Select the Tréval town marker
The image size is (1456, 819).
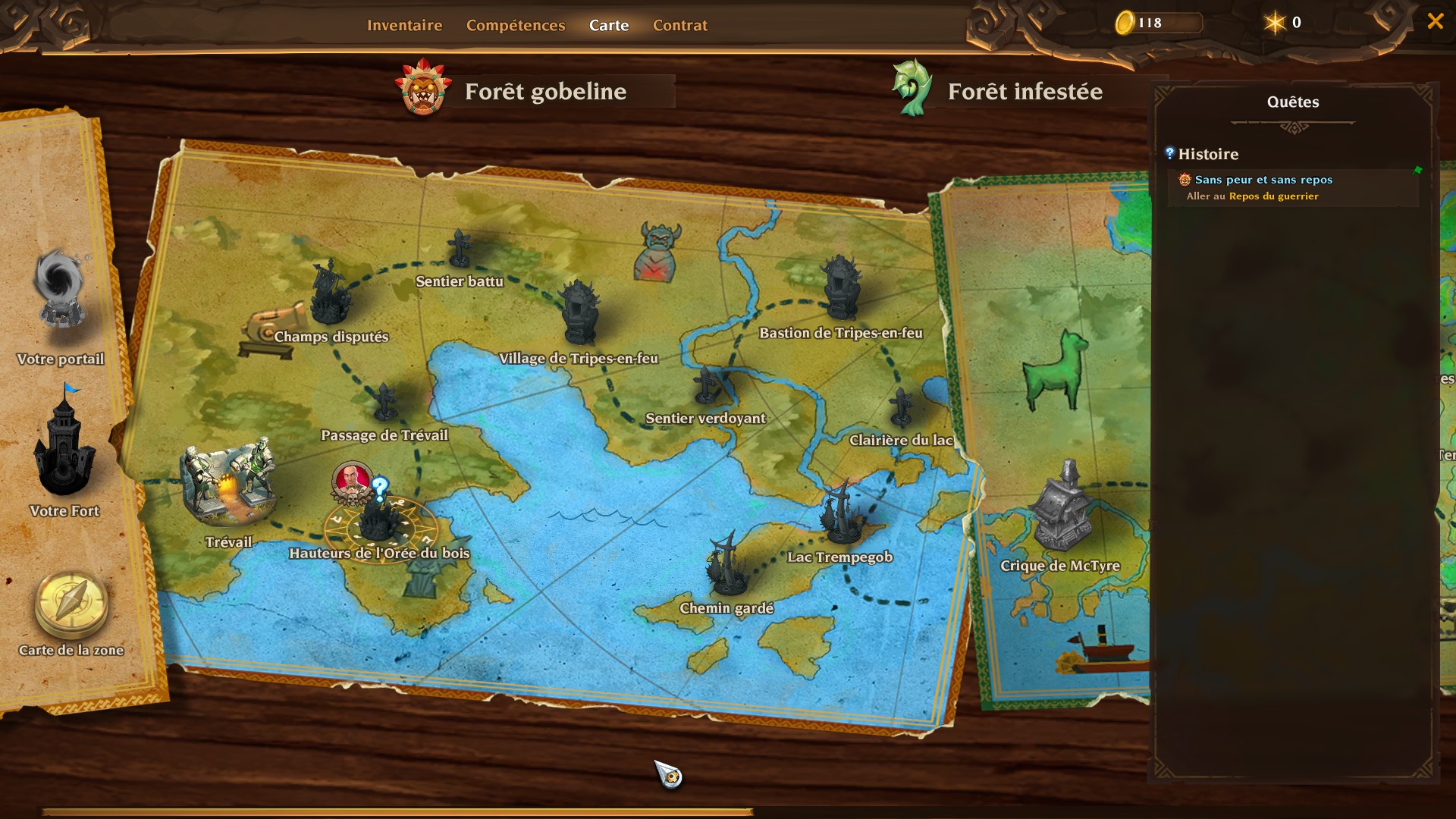[x=227, y=487]
